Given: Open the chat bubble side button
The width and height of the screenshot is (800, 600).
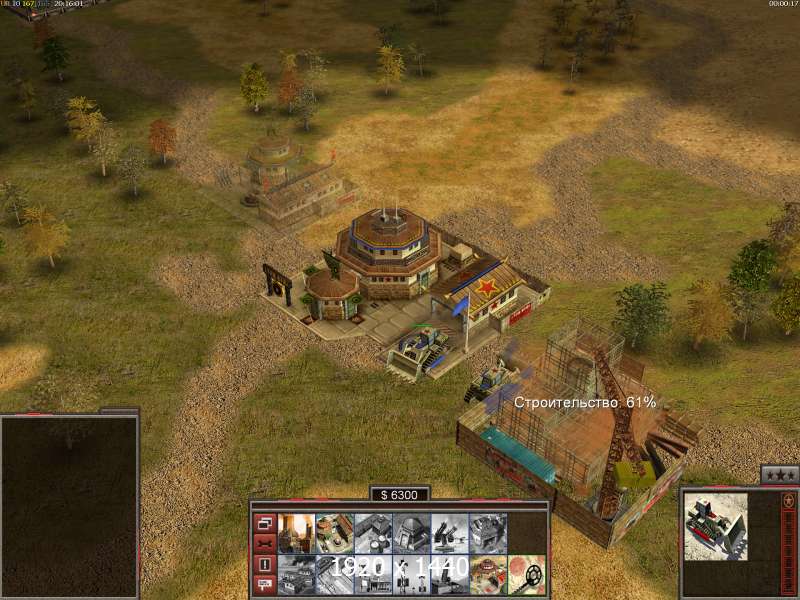Looking at the screenshot, I should pyautogui.click(x=265, y=584).
